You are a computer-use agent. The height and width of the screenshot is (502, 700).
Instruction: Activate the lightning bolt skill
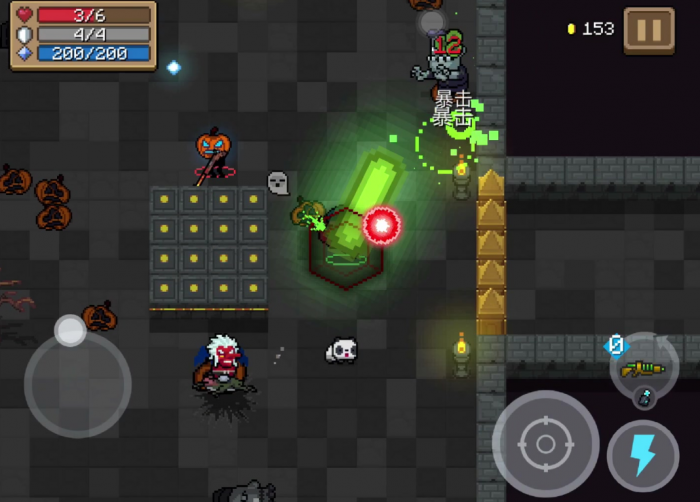coord(642,455)
